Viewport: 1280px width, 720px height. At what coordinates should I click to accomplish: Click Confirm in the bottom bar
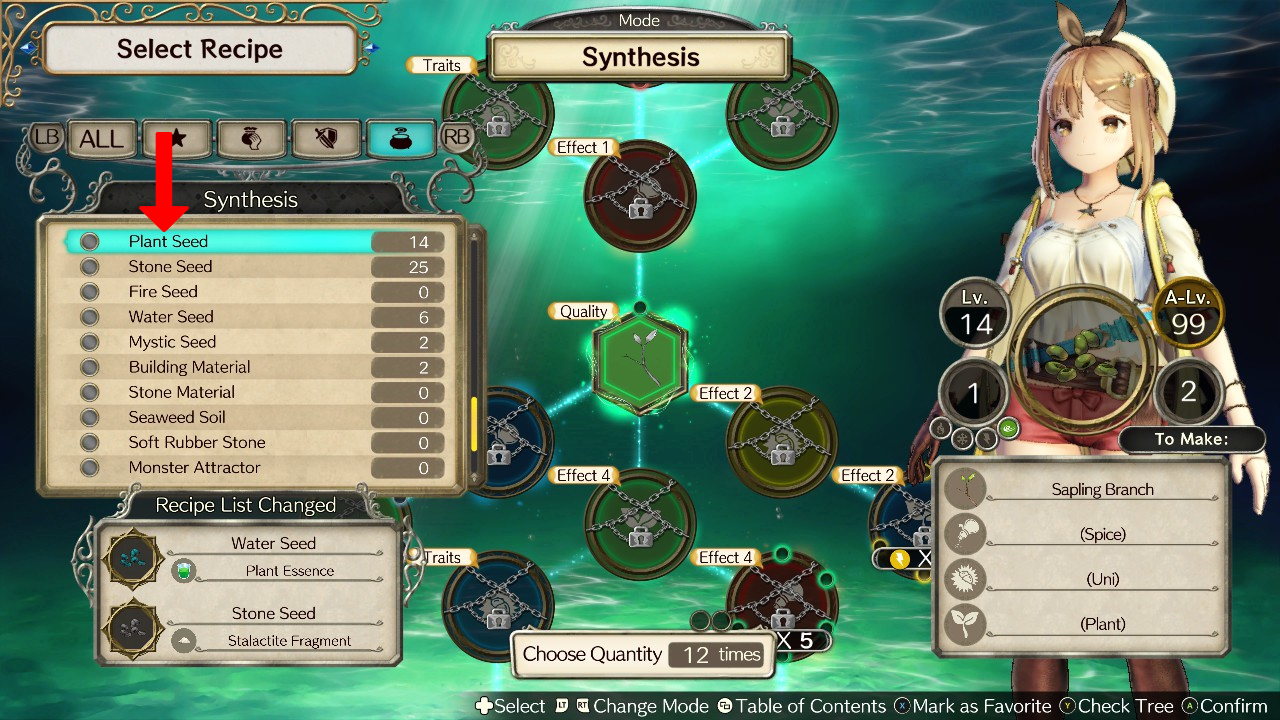pos(1230,706)
